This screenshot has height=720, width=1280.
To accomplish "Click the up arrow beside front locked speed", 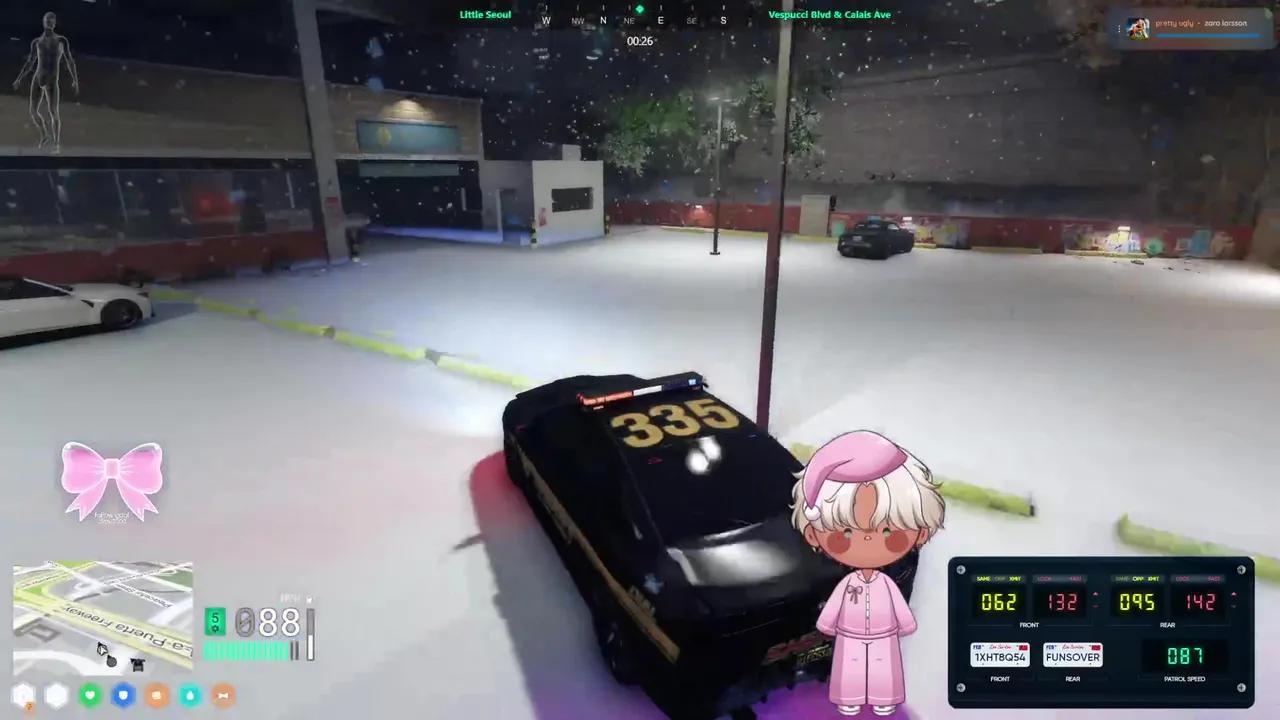I will 1095,594.
